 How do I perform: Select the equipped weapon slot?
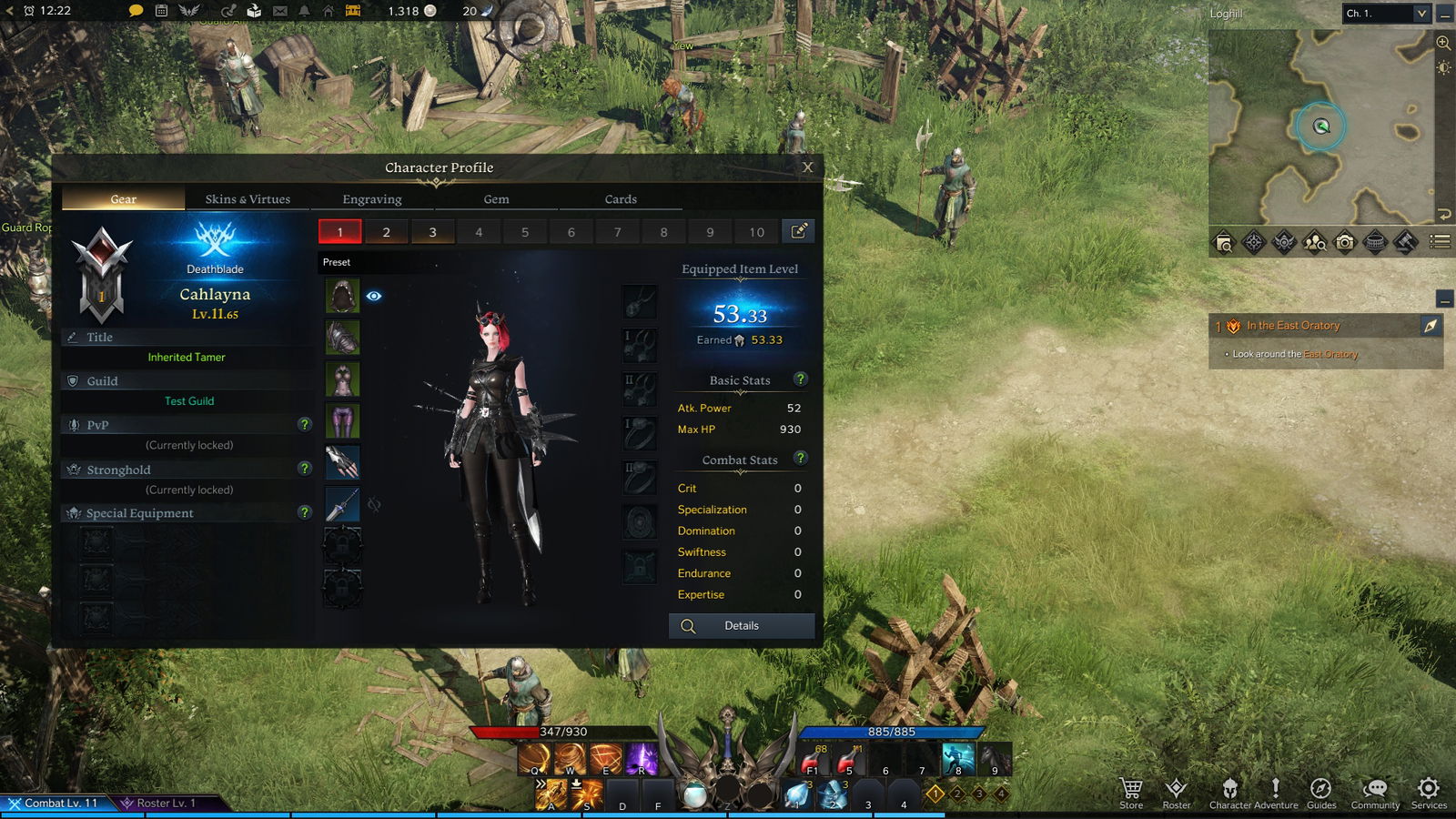click(x=342, y=504)
